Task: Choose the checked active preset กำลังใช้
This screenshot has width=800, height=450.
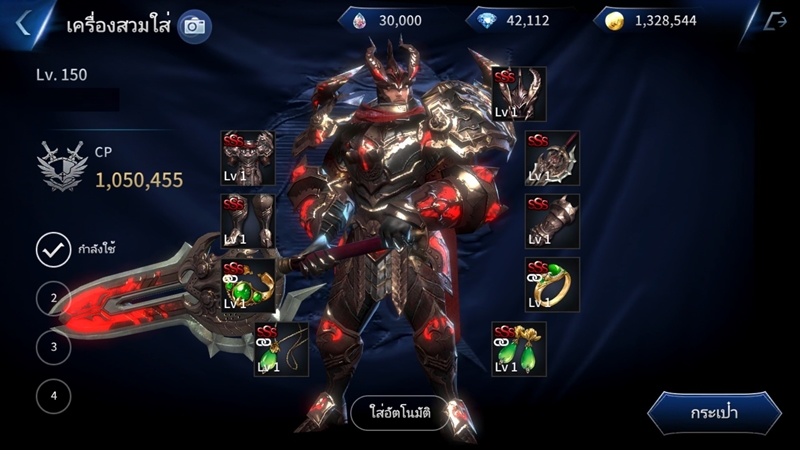Action: (53, 249)
